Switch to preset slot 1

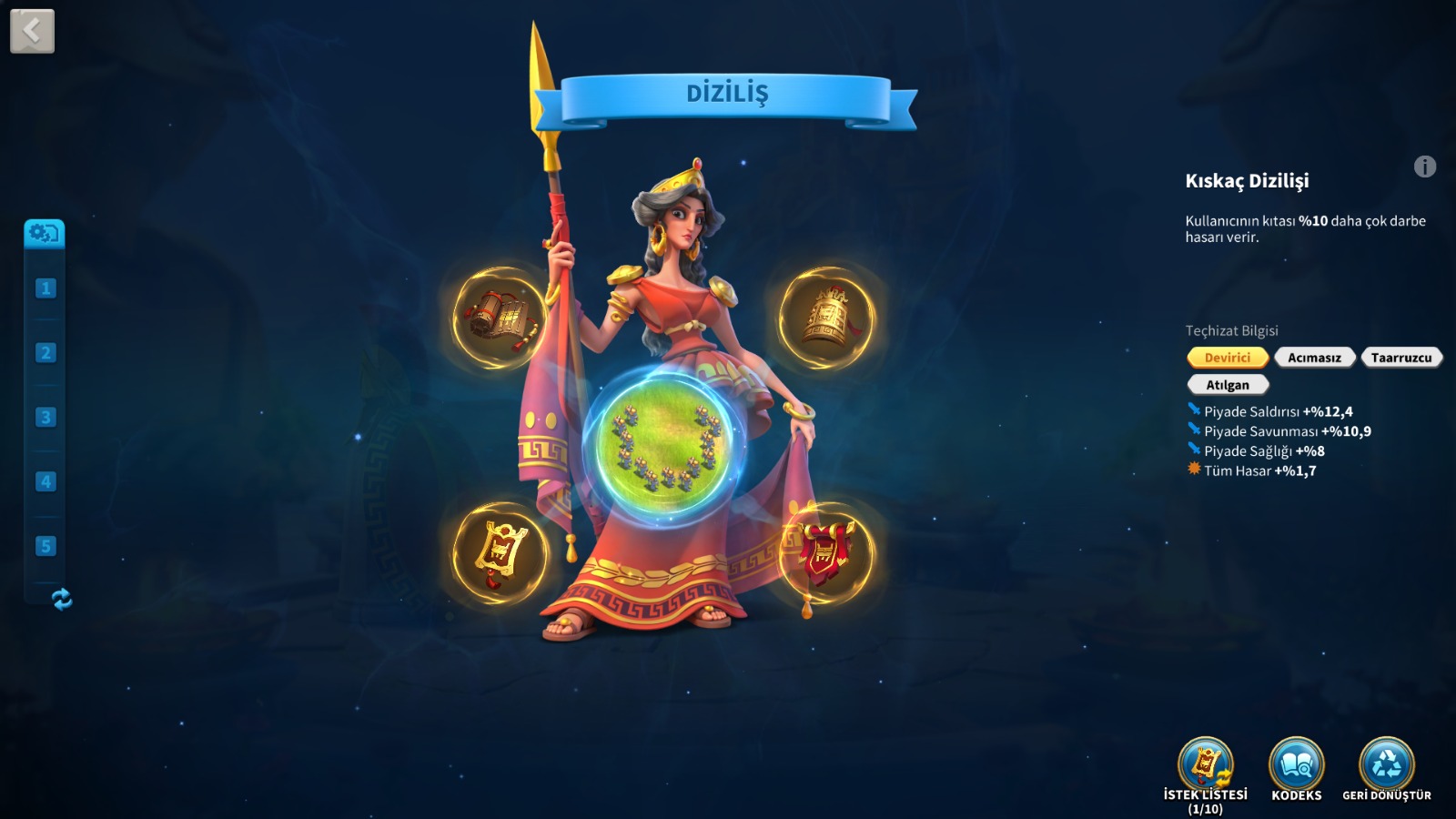click(45, 288)
